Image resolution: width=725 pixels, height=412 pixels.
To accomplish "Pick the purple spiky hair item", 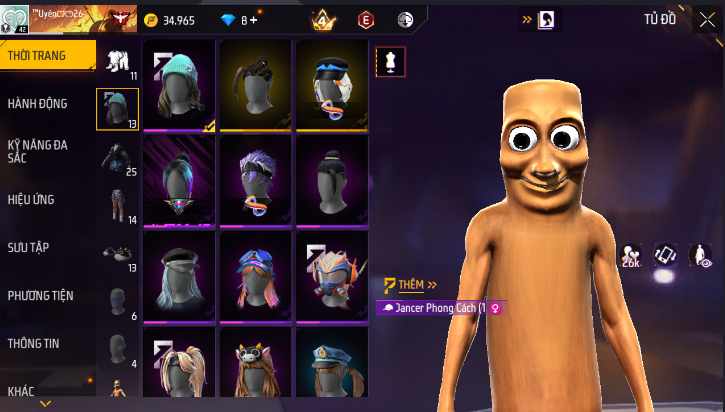I will coord(256,180).
